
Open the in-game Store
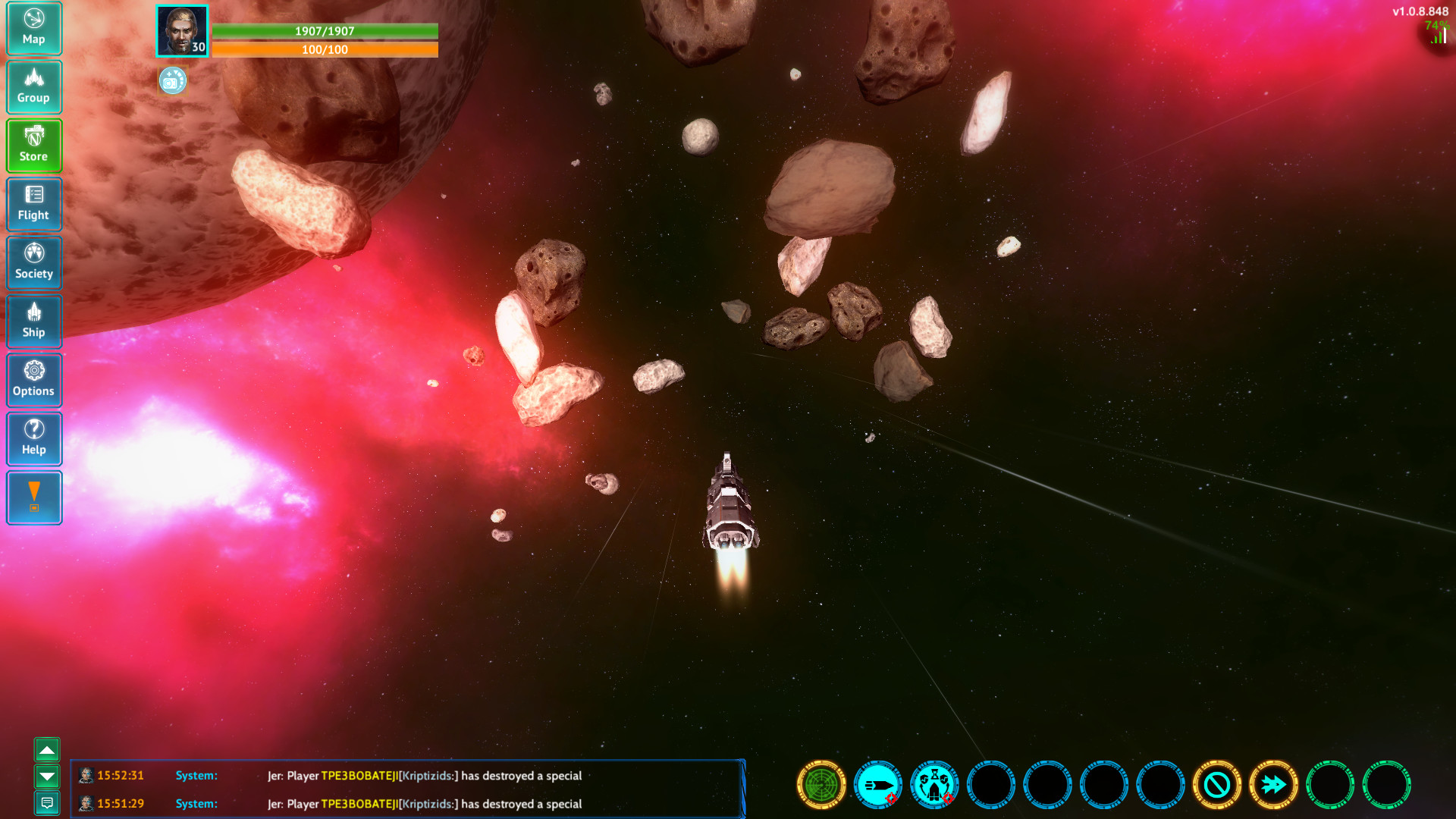[x=34, y=146]
